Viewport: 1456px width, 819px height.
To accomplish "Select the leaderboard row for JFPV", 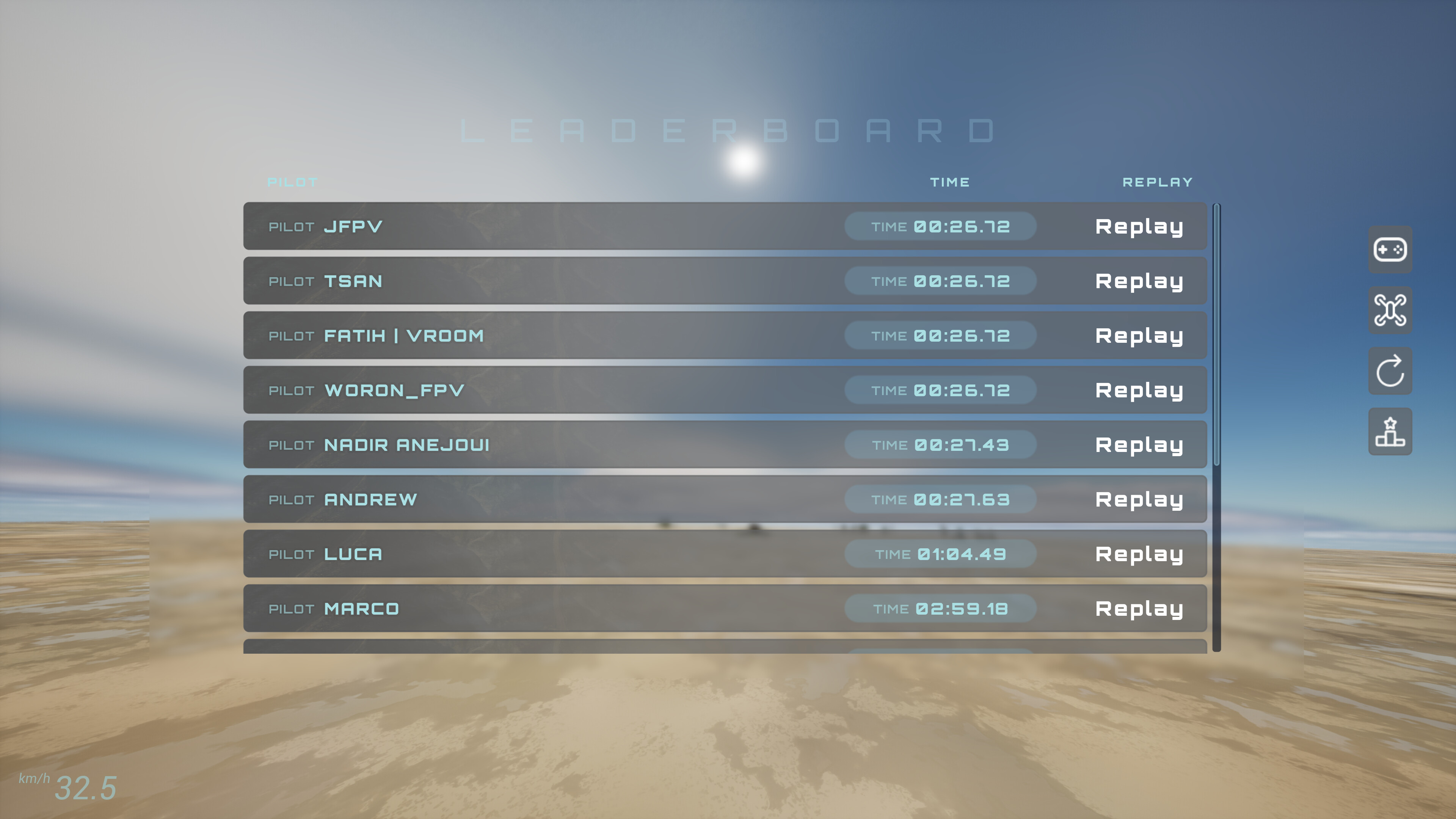I will coord(622,226).
